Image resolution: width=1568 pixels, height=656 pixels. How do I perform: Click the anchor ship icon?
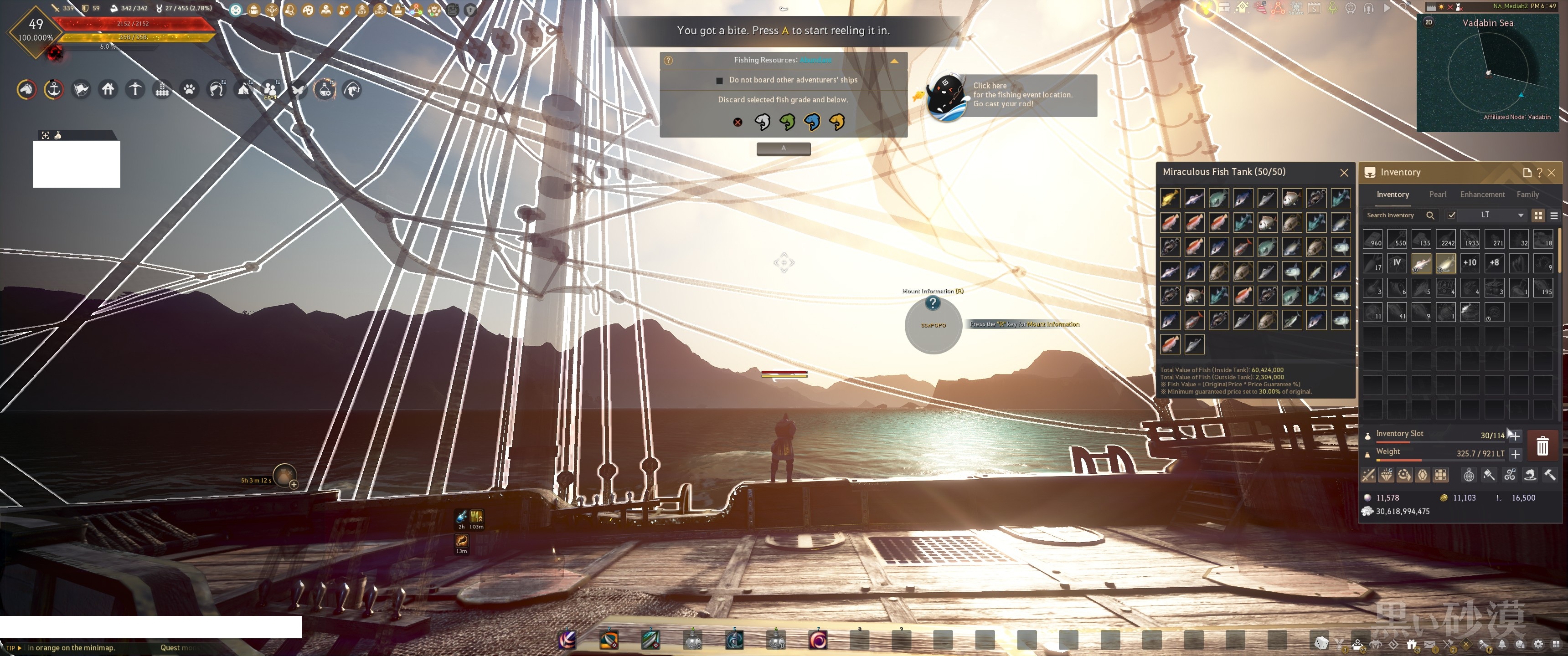point(54,90)
